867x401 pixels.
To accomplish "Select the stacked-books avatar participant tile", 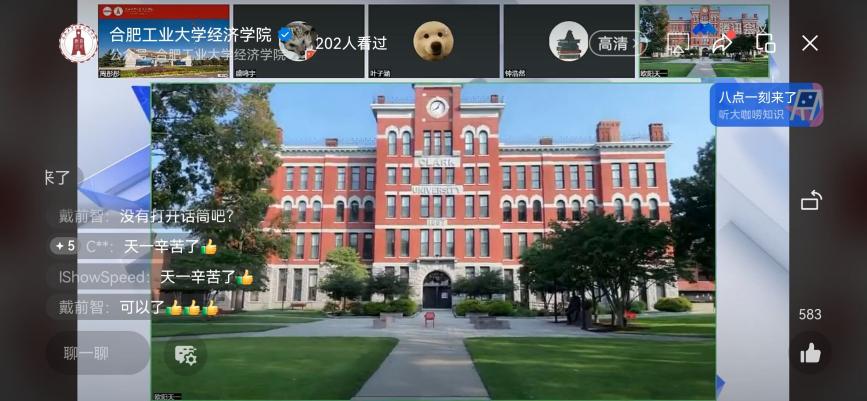I will point(568,41).
